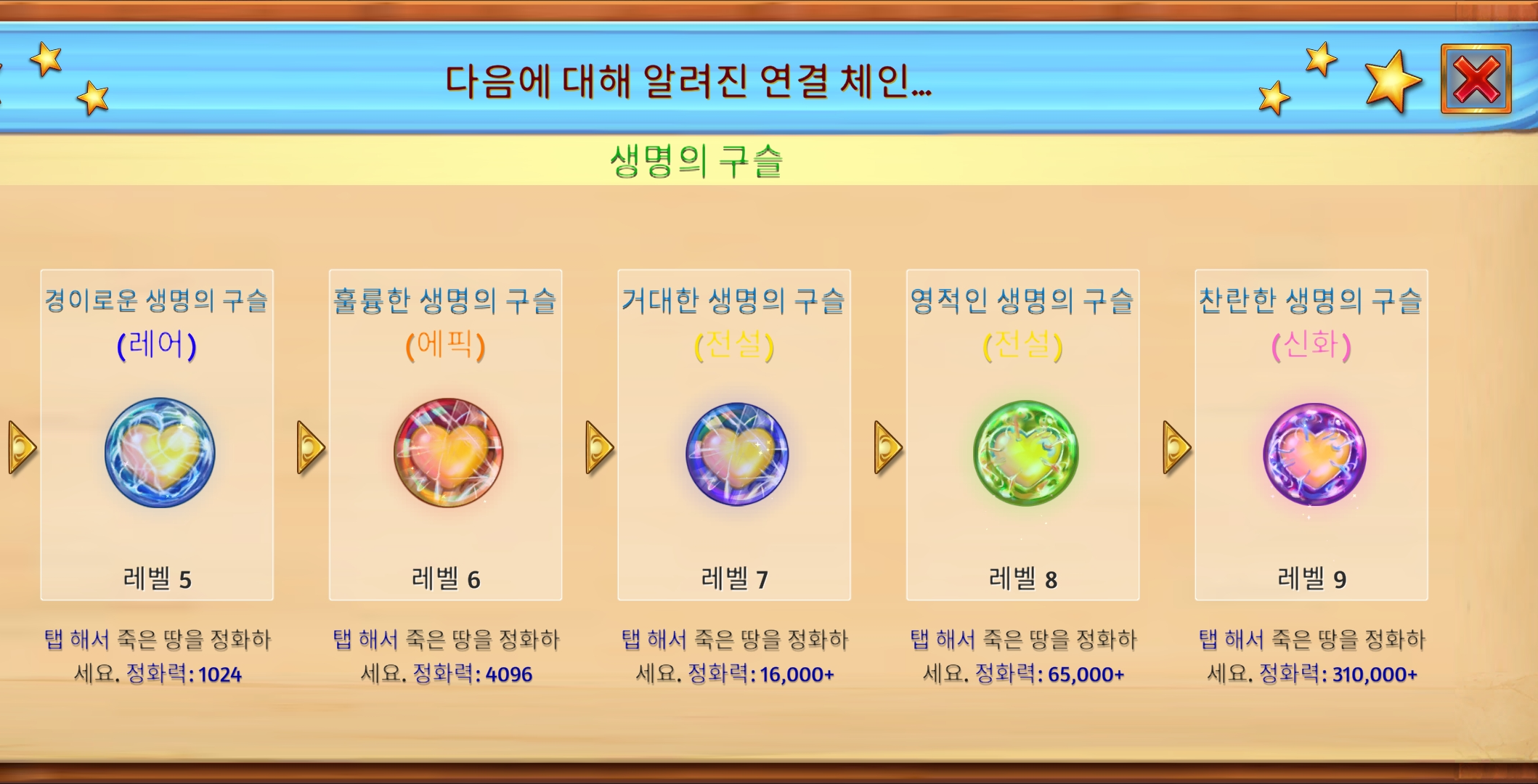Tap the epic level 6 heart orb
The width and height of the screenshot is (1538, 784).
[x=447, y=452]
